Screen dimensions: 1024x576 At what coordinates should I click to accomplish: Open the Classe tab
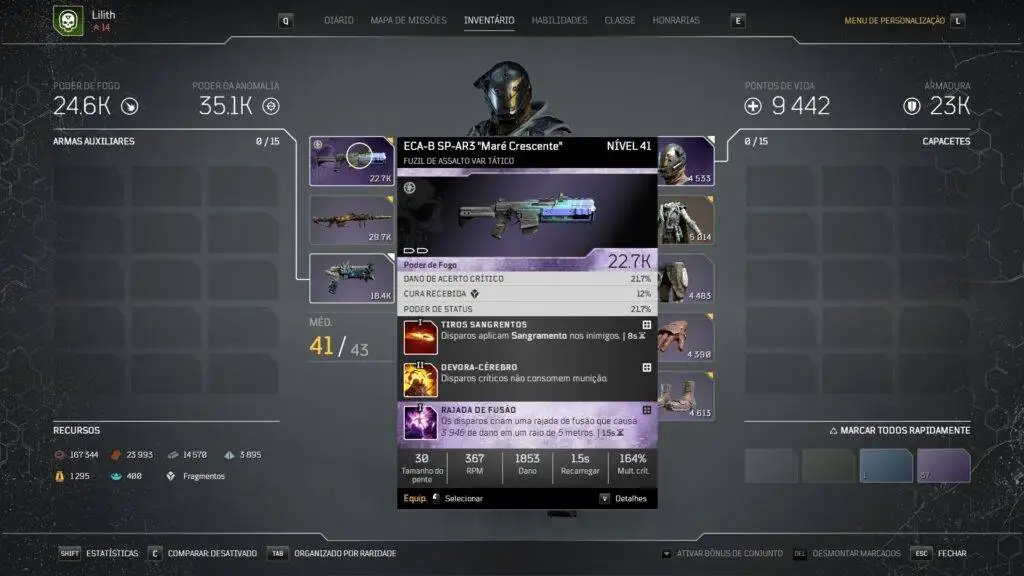click(620, 20)
